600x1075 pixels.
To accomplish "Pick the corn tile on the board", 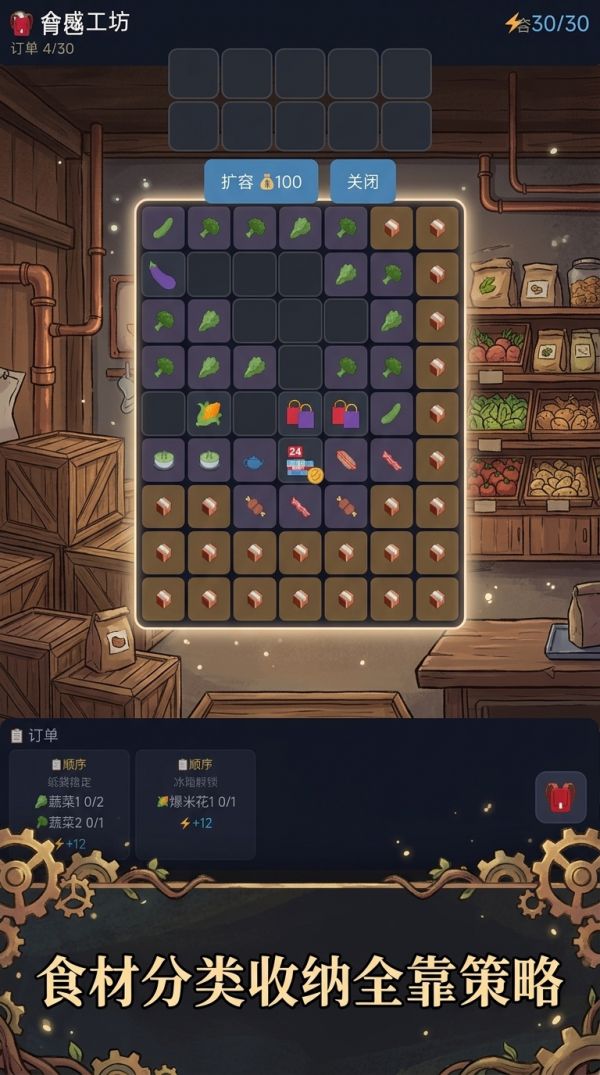I will (209, 413).
